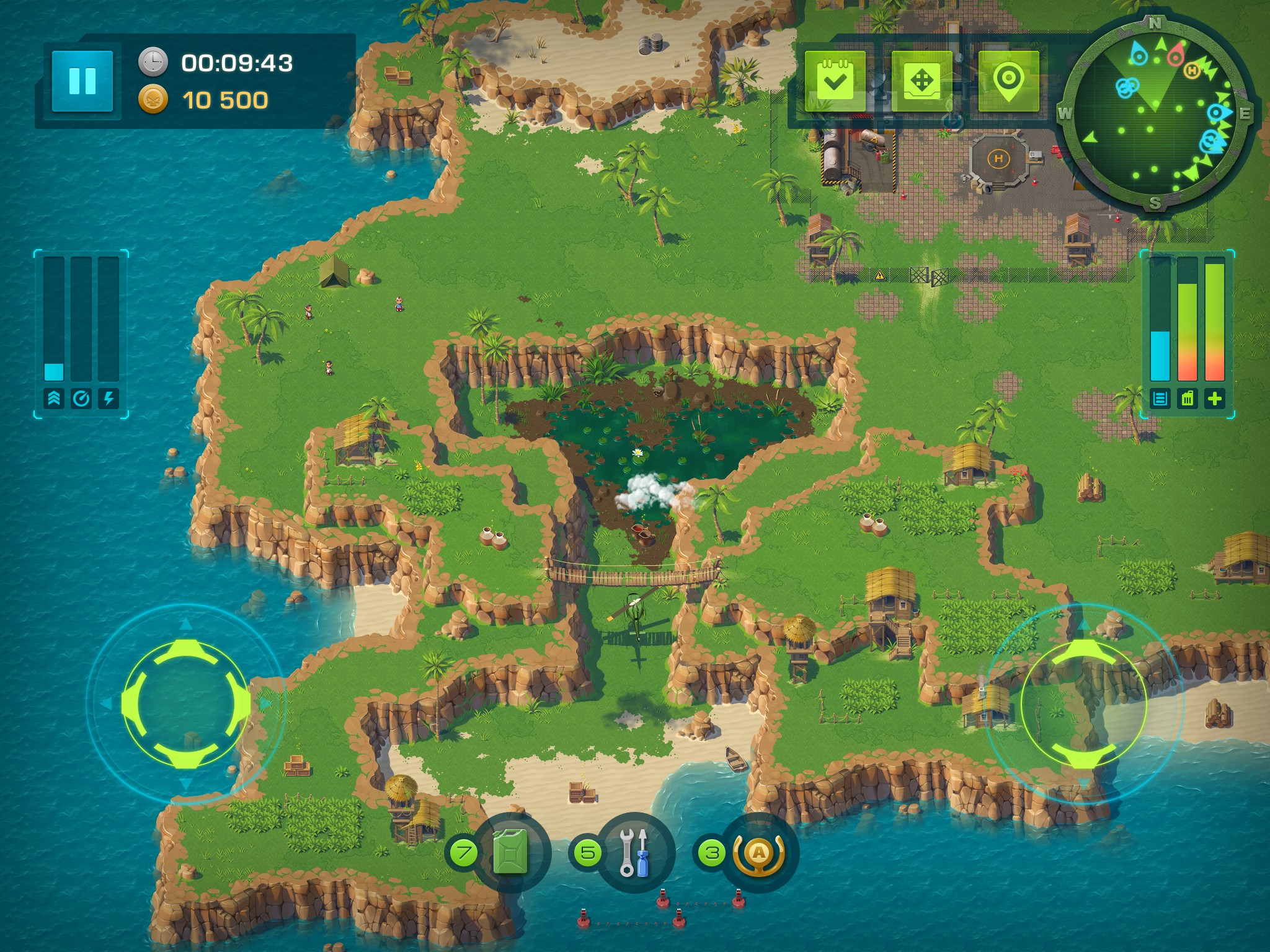Select the map location pin button
The image size is (1270, 952).
click(x=1008, y=81)
